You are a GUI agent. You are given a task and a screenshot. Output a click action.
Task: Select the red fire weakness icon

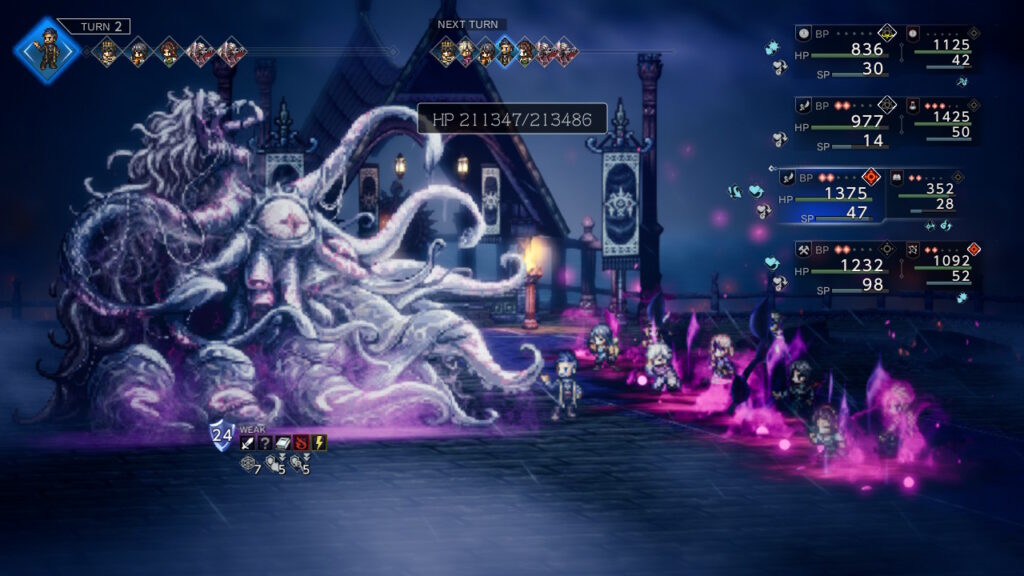(x=301, y=443)
